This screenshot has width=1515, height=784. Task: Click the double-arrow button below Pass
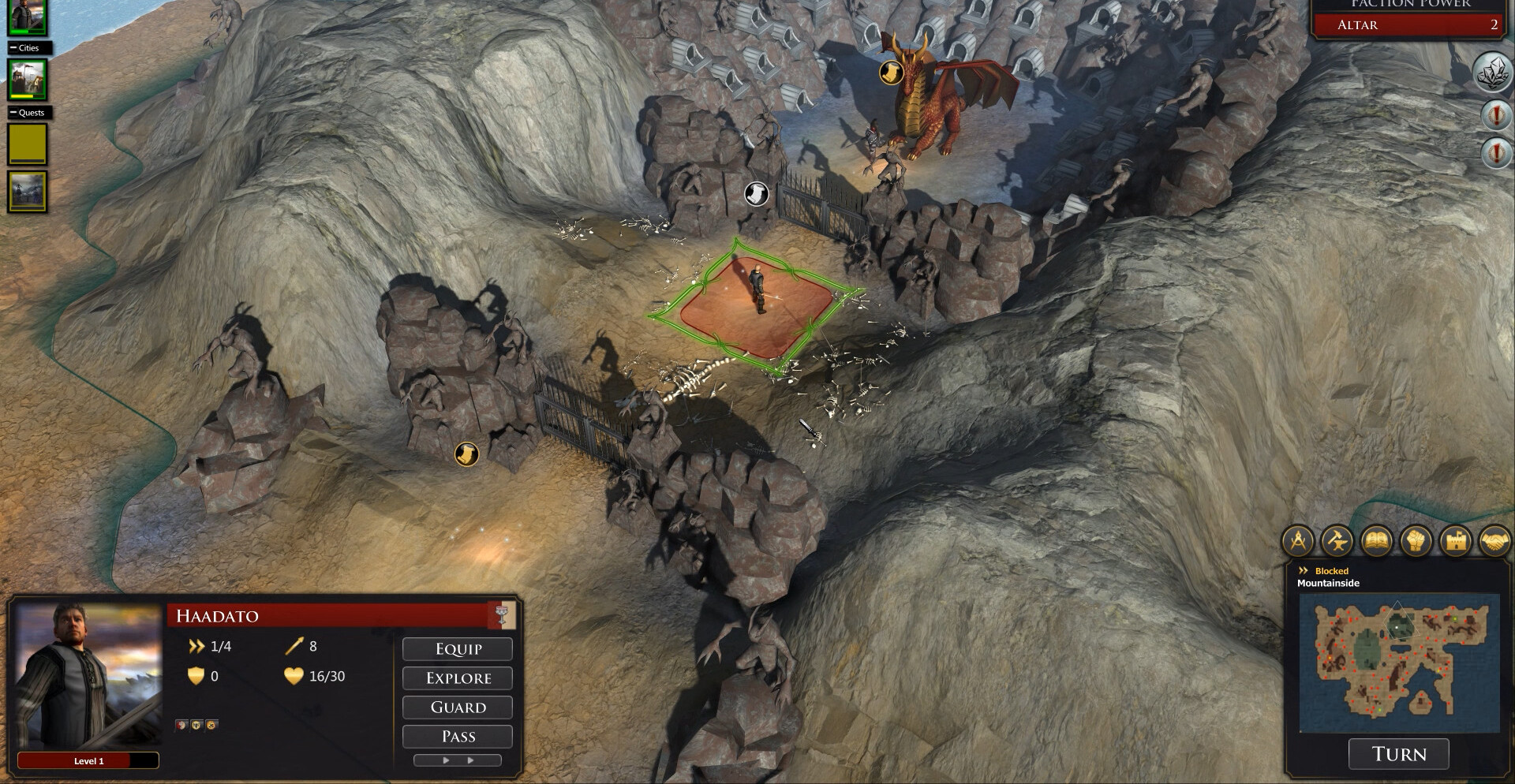[458, 760]
